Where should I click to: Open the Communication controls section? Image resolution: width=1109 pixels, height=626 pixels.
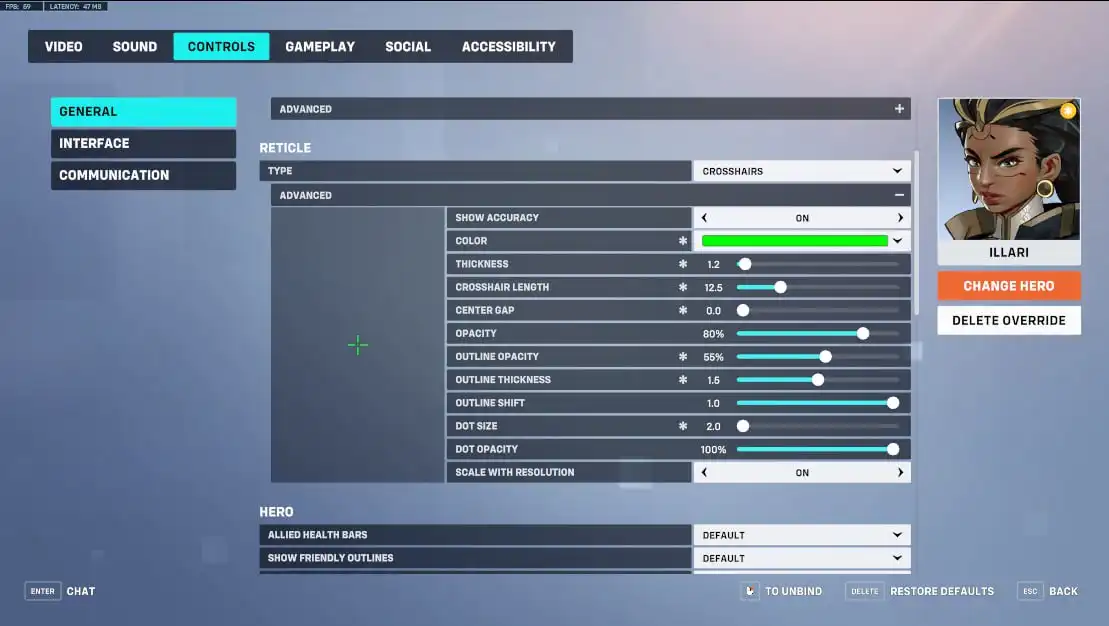(143, 175)
